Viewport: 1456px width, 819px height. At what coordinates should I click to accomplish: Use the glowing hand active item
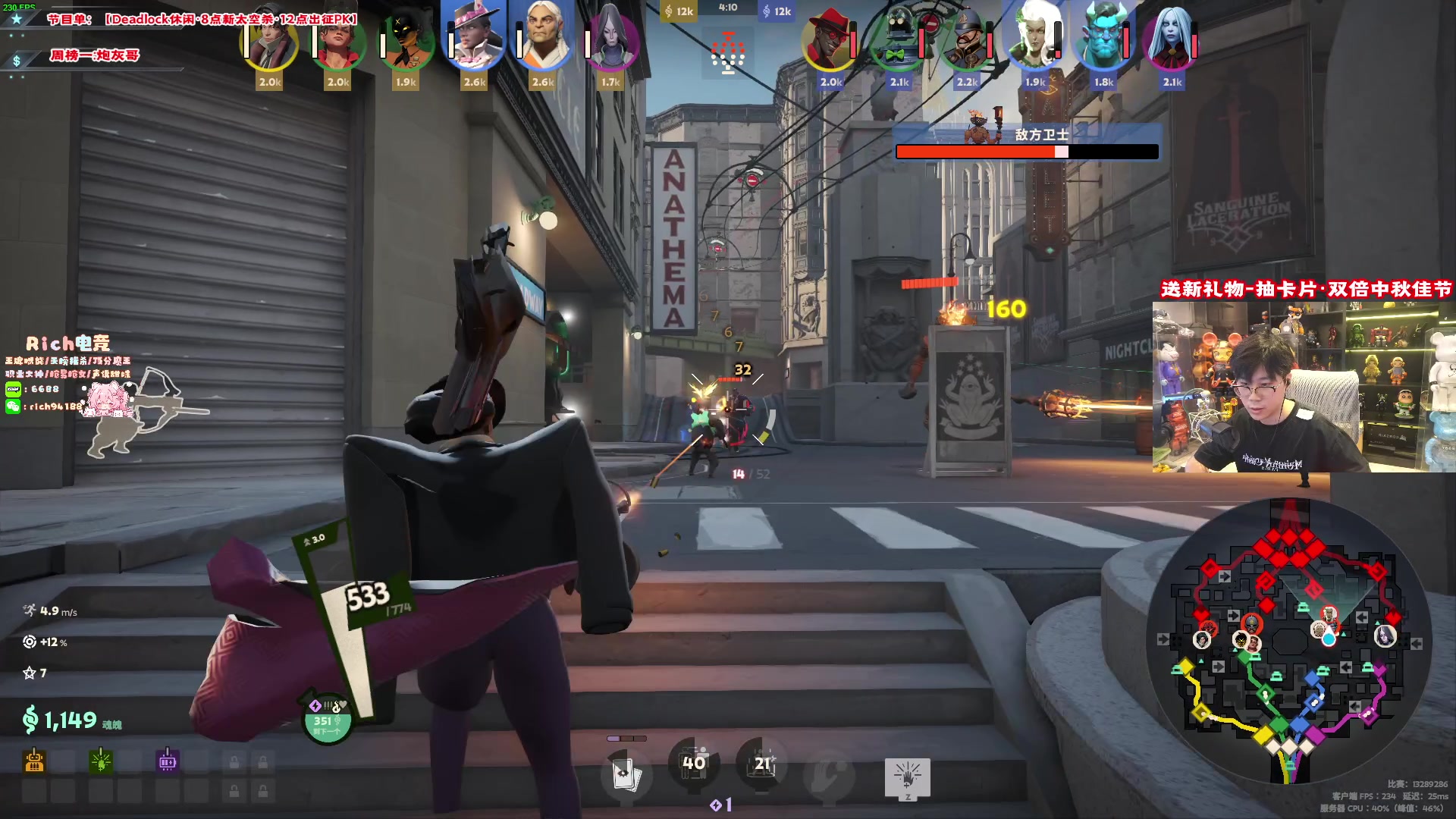coord(907,777)
